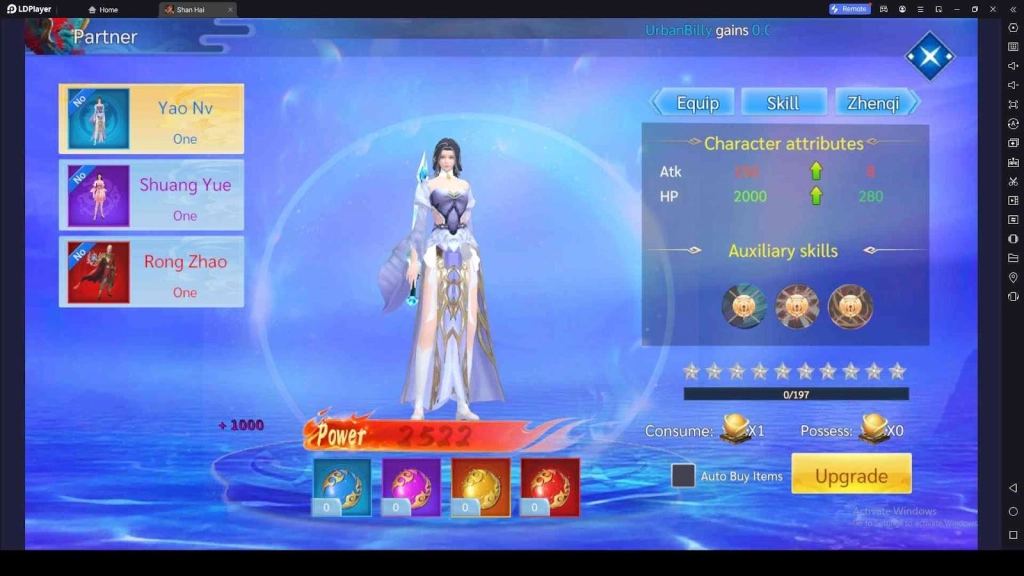Toggle the Auto Buy Items checkbox
Image resolution: width=1024 pixels, height=576 pixels.
683,476
